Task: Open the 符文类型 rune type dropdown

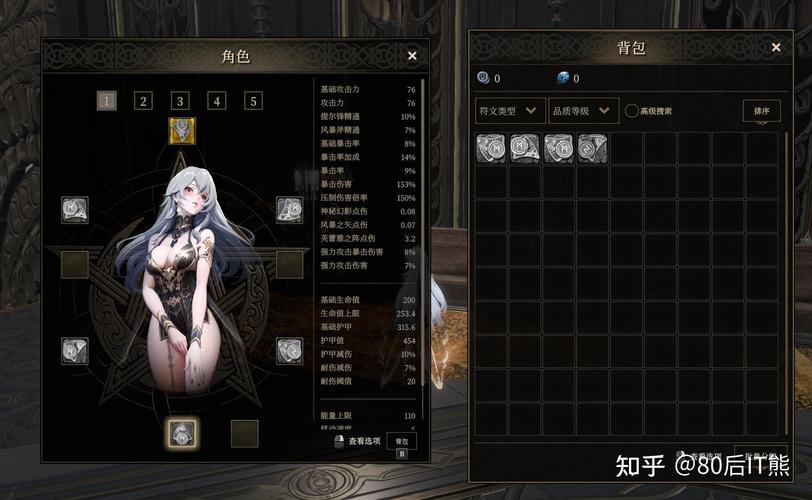Action: (x=510, y=110)
